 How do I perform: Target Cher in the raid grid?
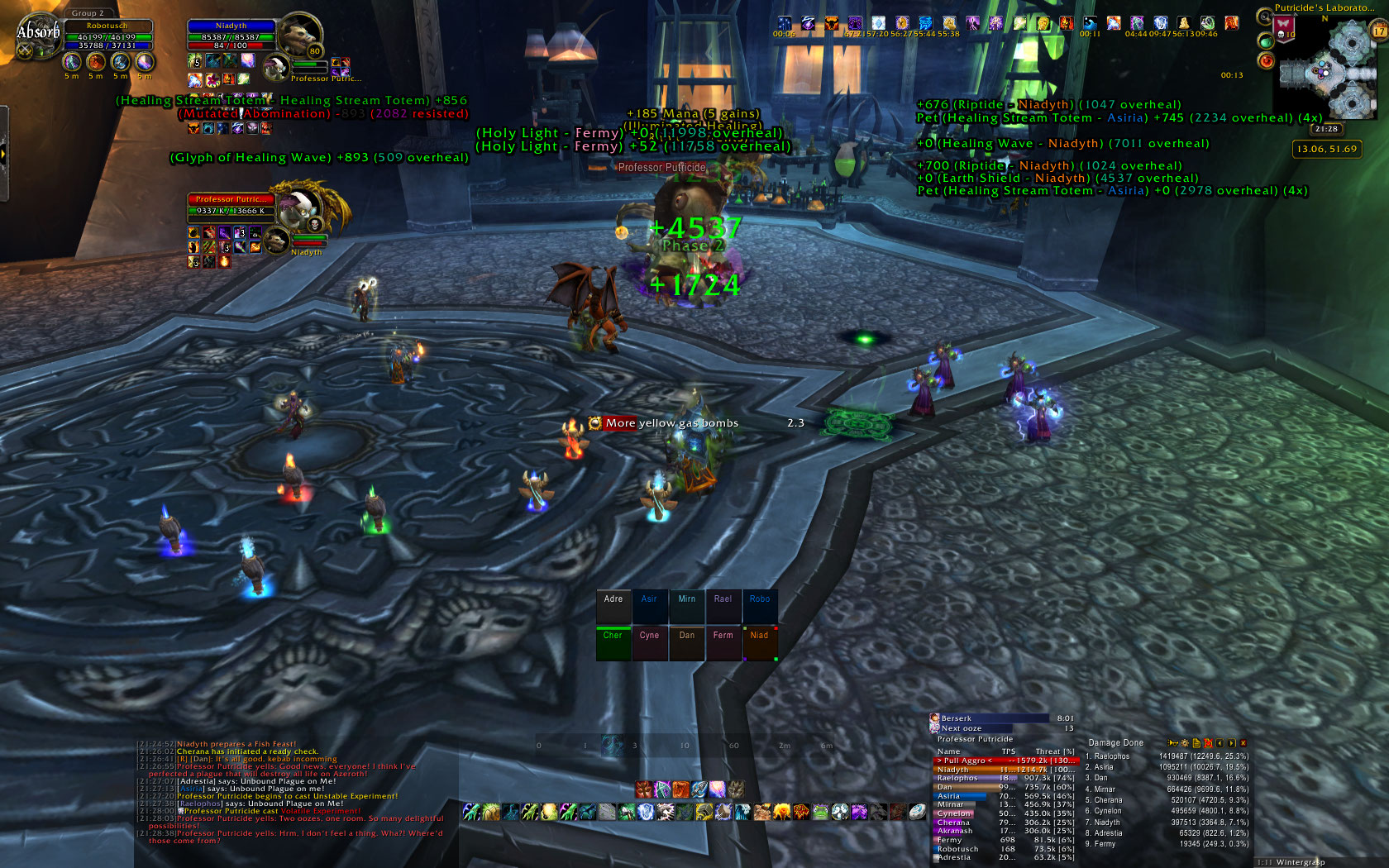pyautogui.click(x=613, y=643)
